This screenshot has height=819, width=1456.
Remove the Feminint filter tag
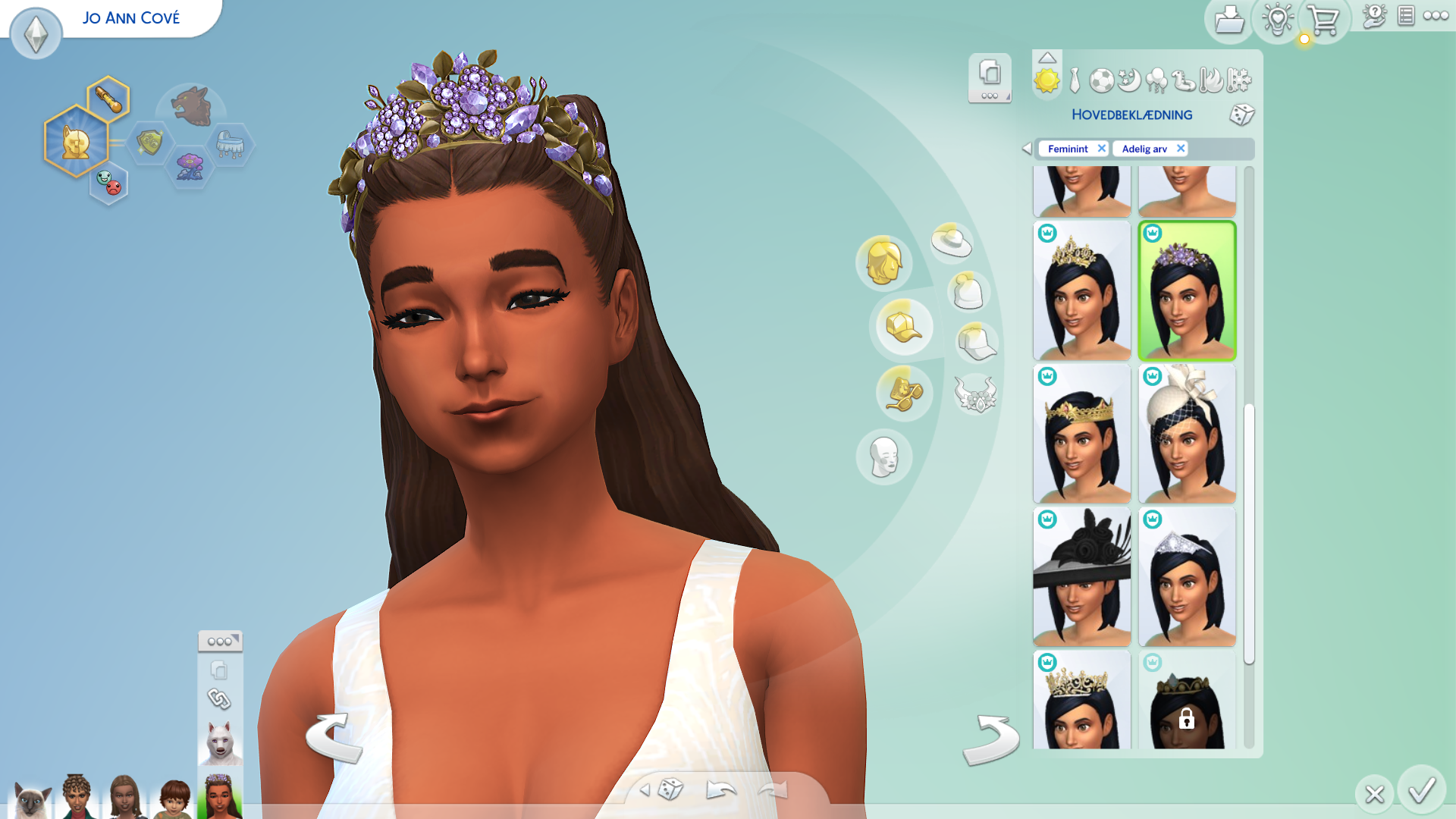[x=1101, y=149]
